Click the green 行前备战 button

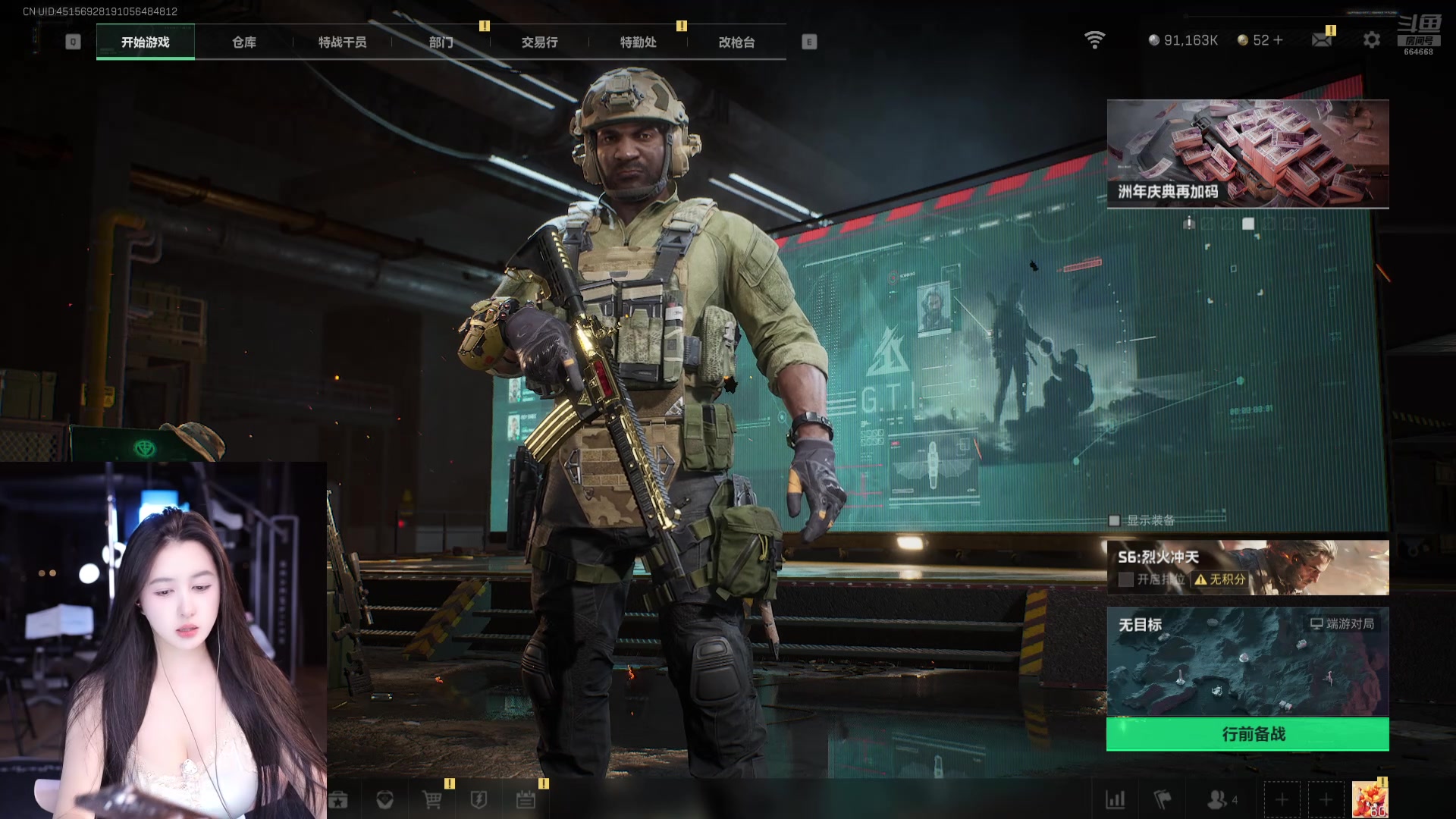(x=1247, y=734)
